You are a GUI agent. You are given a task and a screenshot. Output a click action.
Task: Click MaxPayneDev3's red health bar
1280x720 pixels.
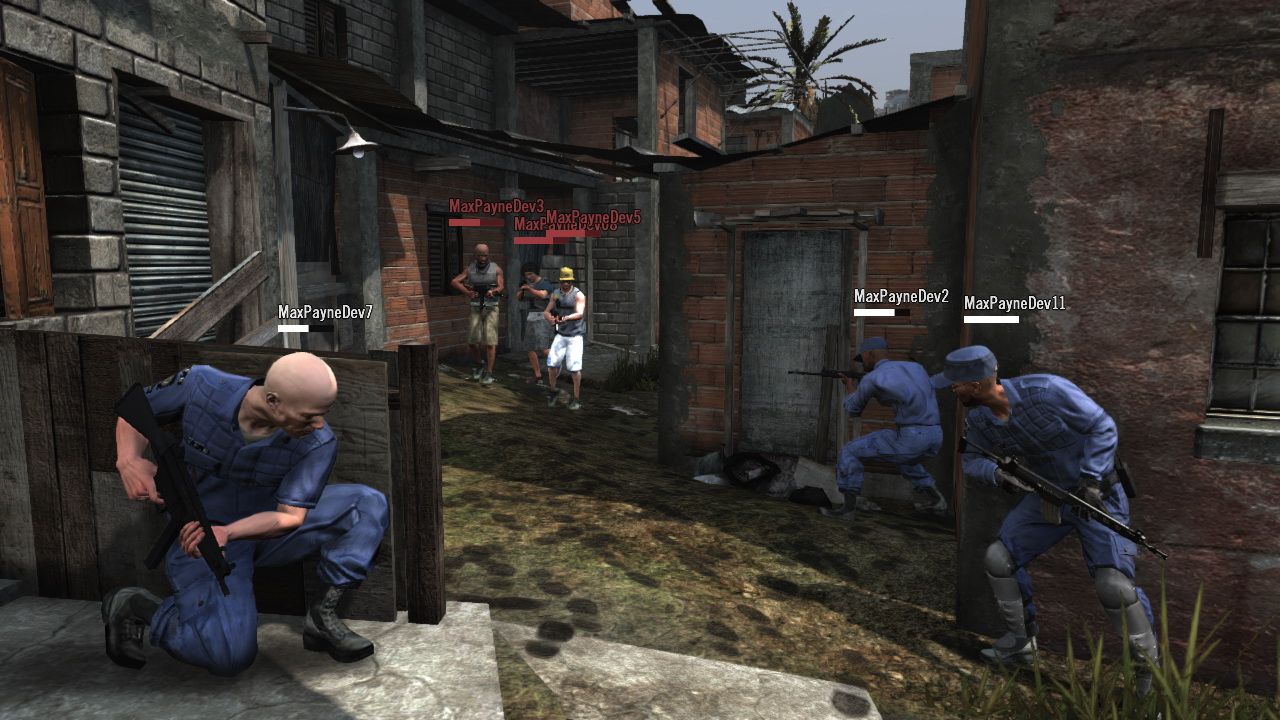pyautogui.click(x=470, y=222)
